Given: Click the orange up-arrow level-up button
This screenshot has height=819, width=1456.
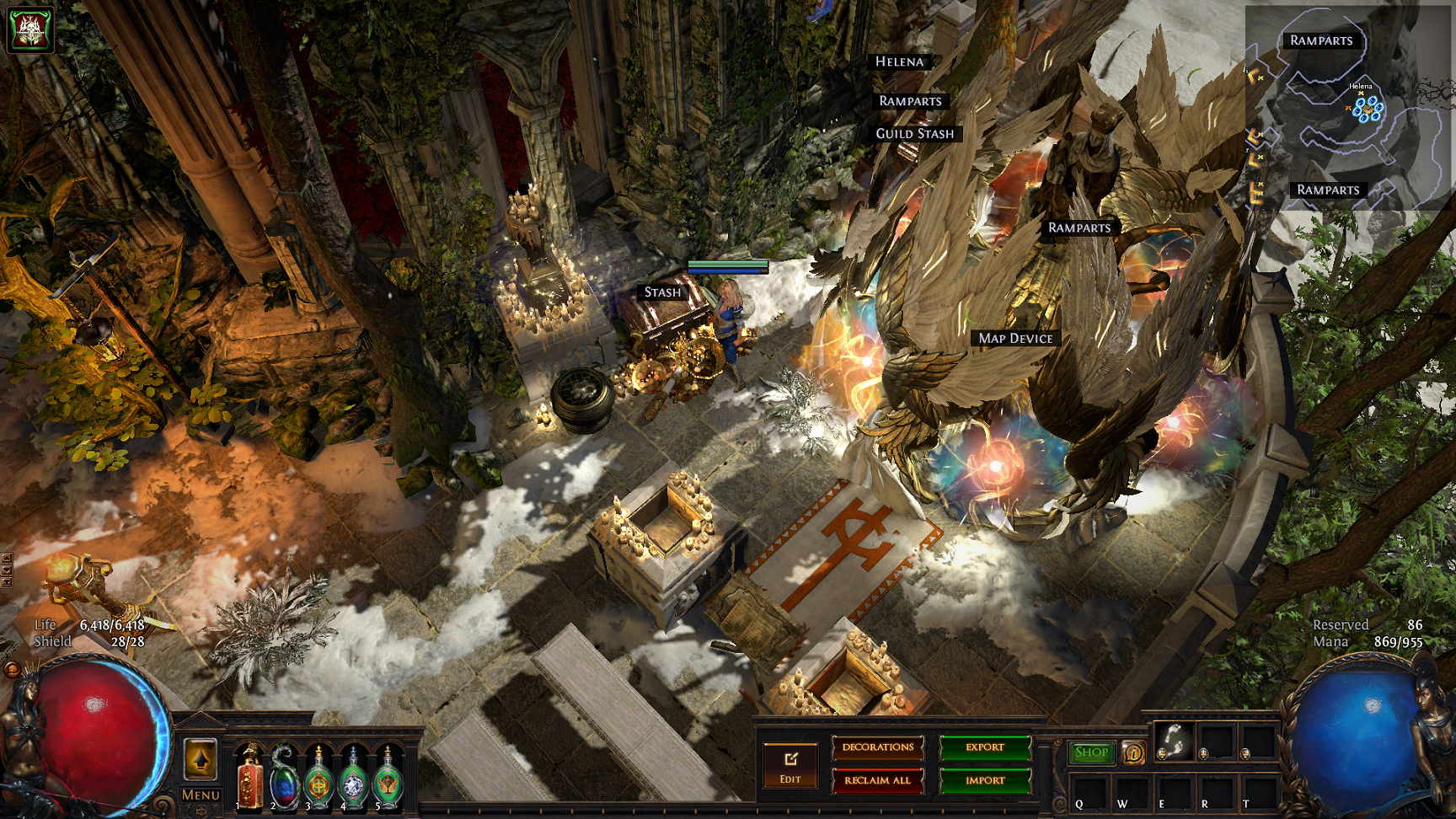Looking at the screenshot, I should point(201,761).
